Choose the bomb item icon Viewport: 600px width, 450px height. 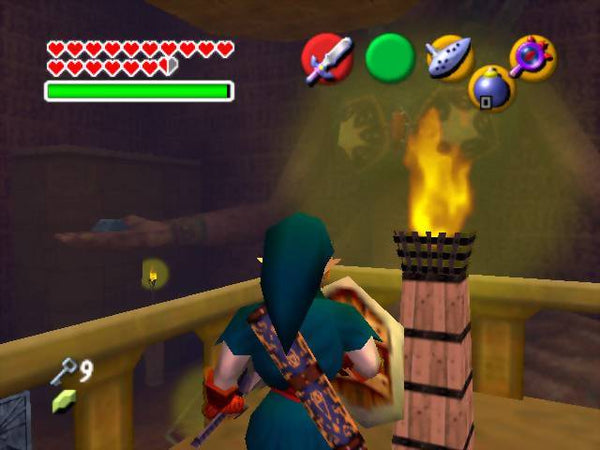(490, 88)
